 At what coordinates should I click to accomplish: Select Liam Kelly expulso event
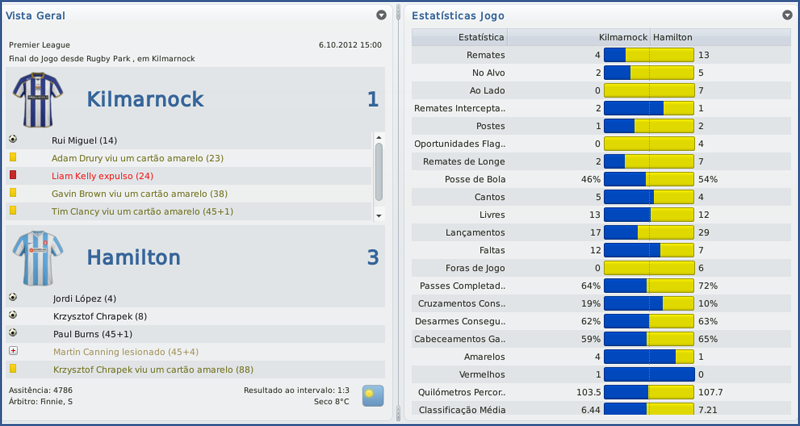pyautogui.click(x=102, y=176)
